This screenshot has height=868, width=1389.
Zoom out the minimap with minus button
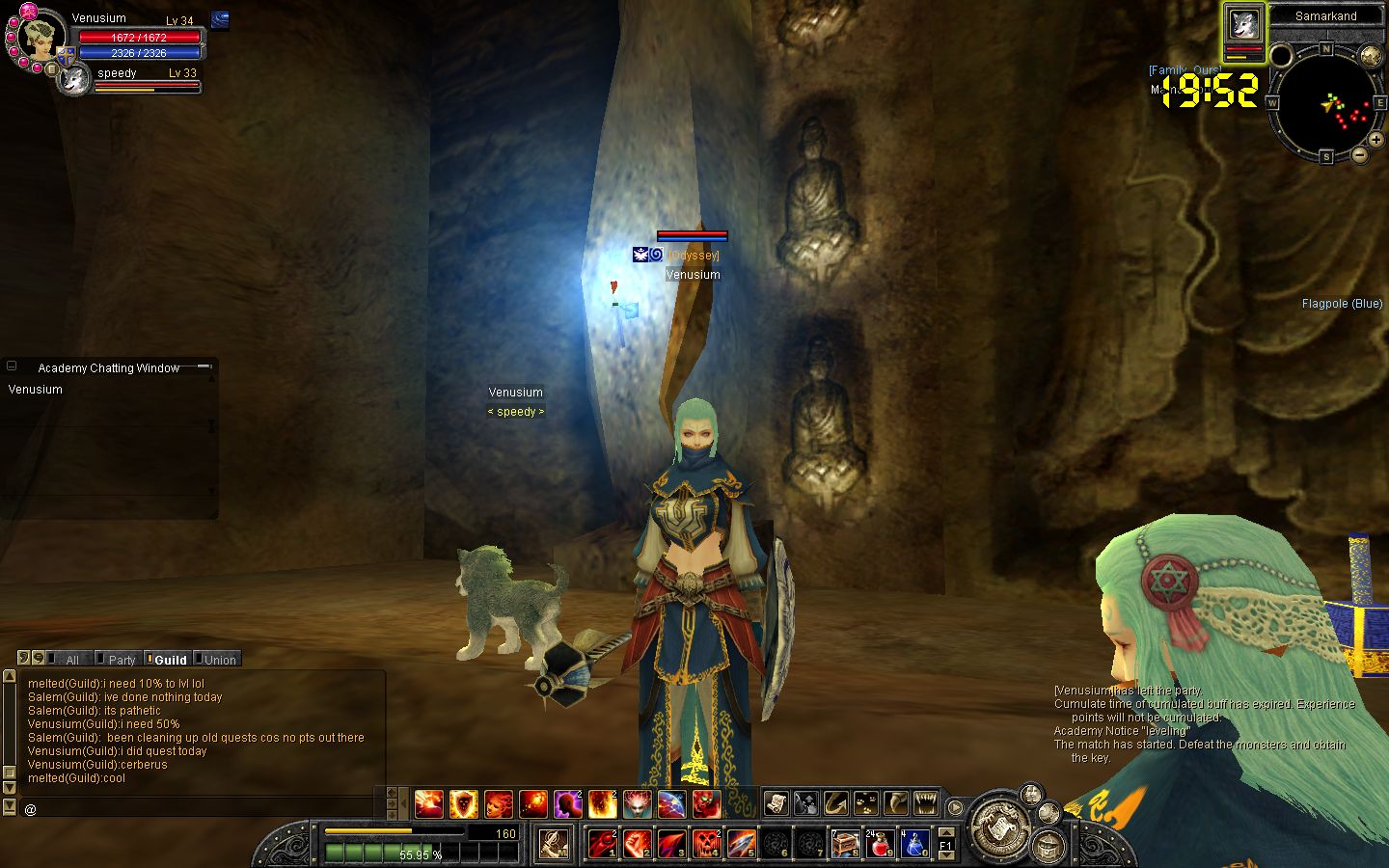[x=1360, y=154]
